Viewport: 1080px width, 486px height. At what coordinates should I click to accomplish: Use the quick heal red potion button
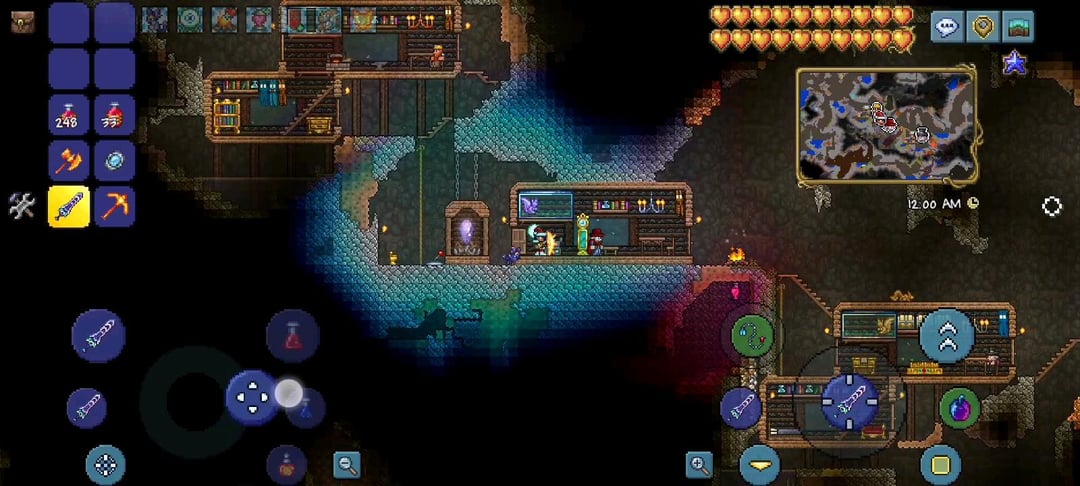tap(292, 336)
